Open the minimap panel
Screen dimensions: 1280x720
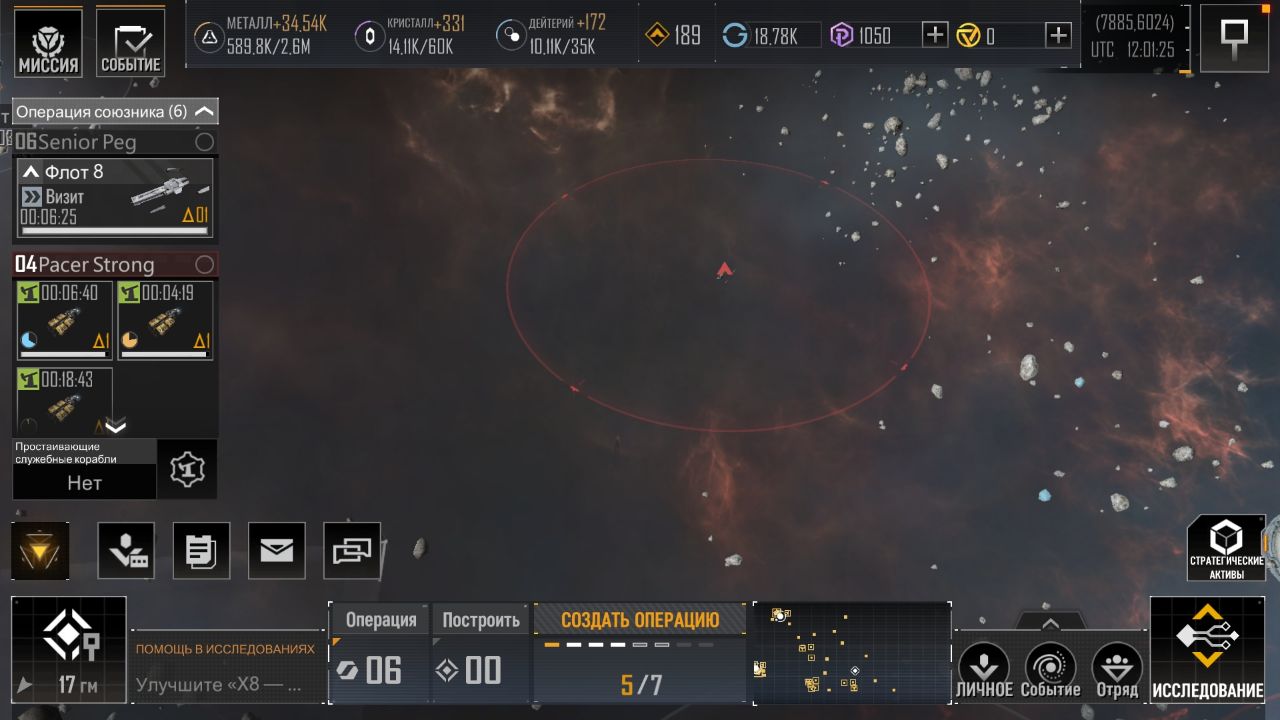pos(850,653)
